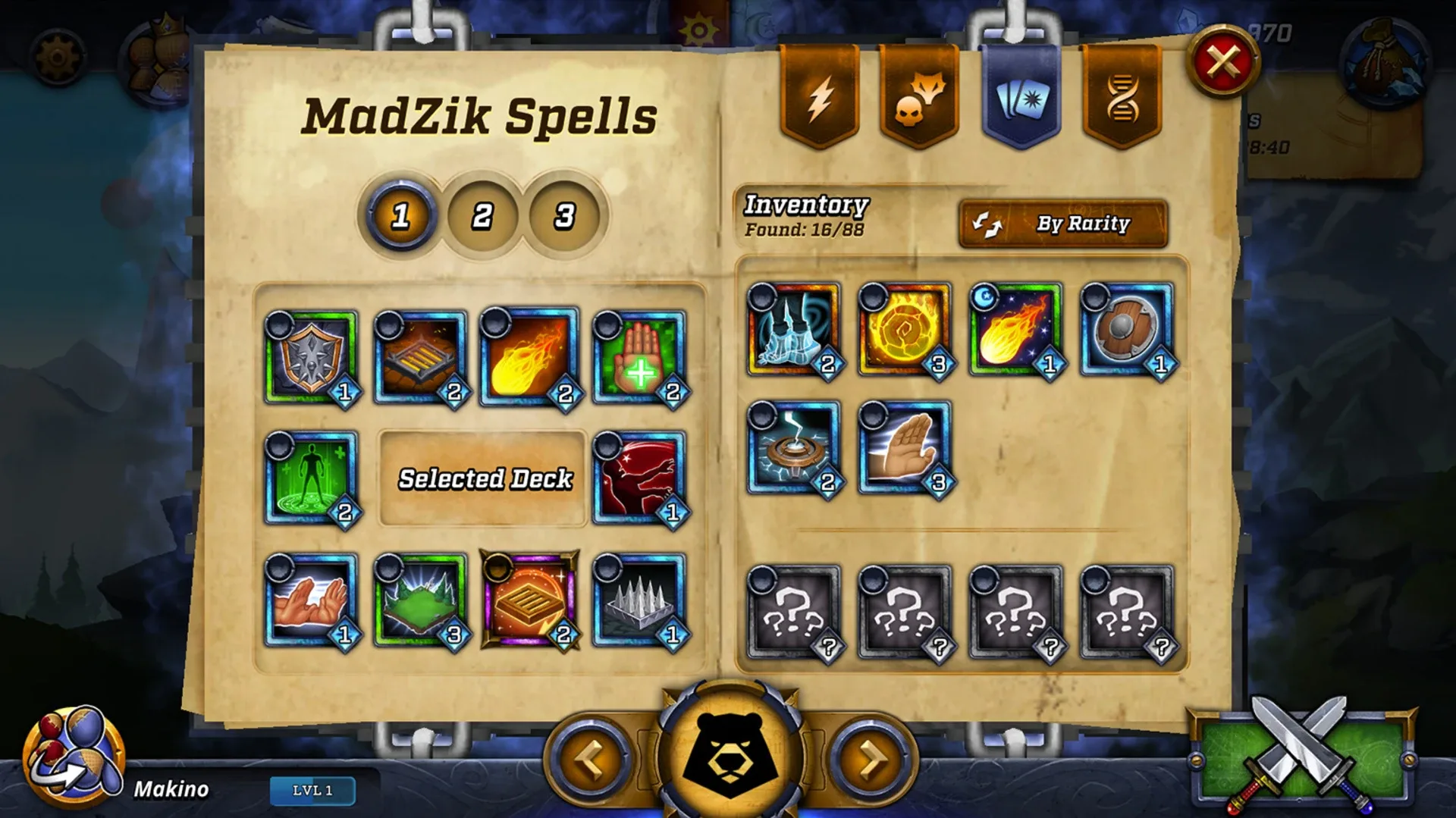Image resolution: width=1456 pixels, height=818 pixels.
Task: Pick the ice boots spell from inventory
Action: coord(791,332)
